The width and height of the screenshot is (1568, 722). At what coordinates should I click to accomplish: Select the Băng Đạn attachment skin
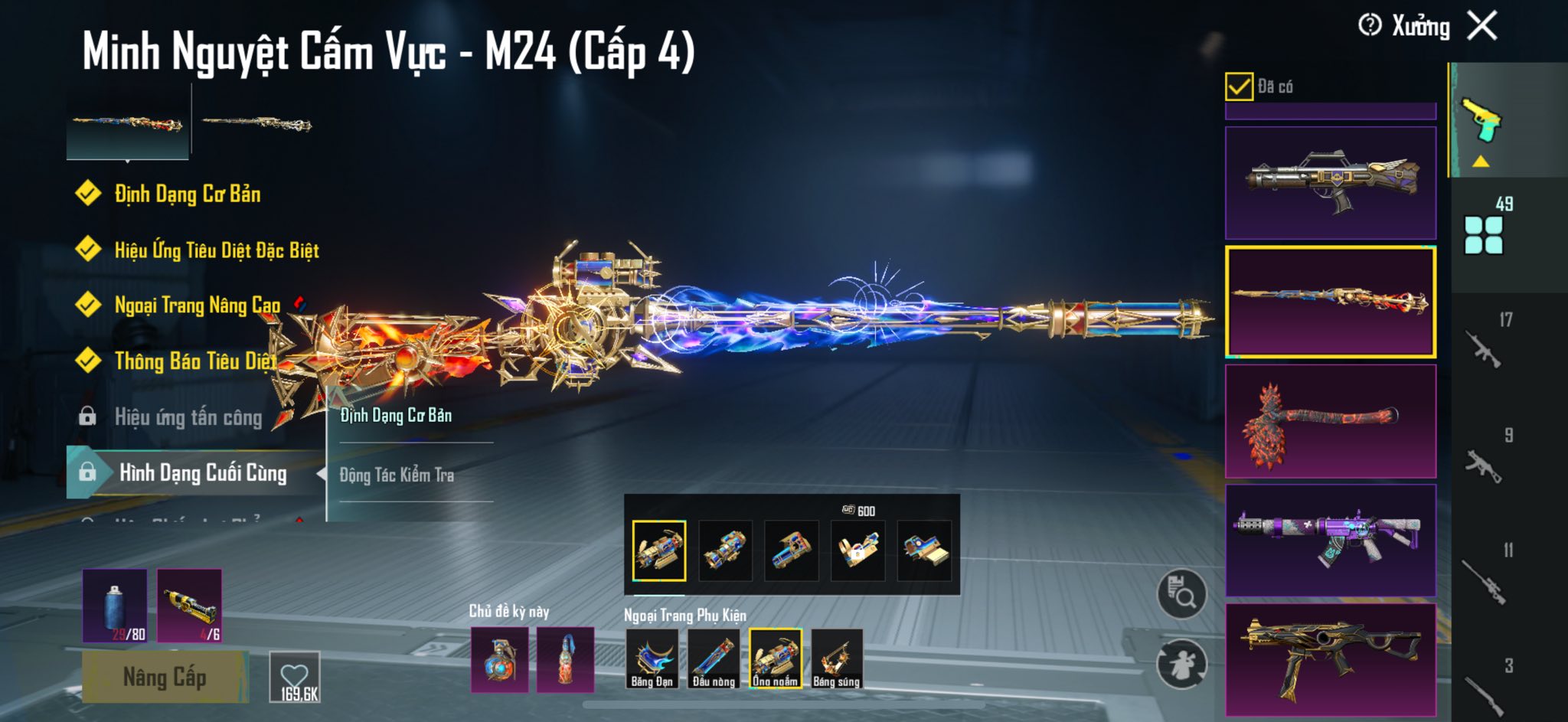652,658
